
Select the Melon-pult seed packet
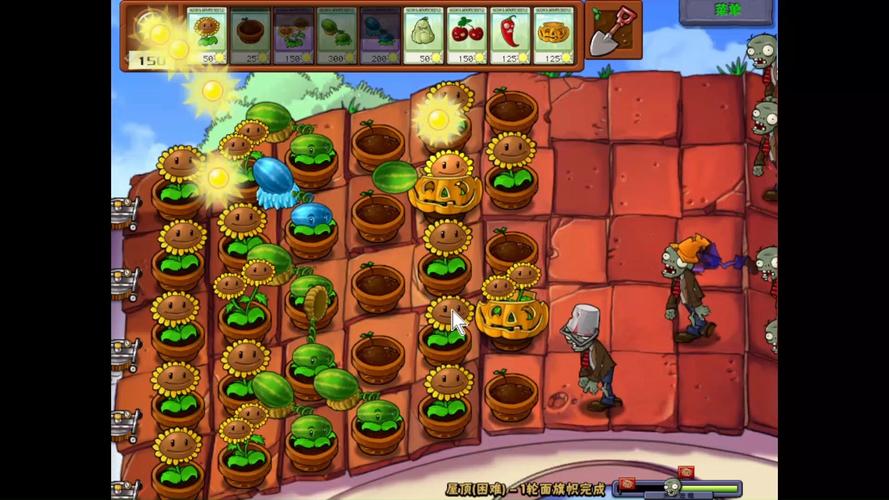point(336,36)
